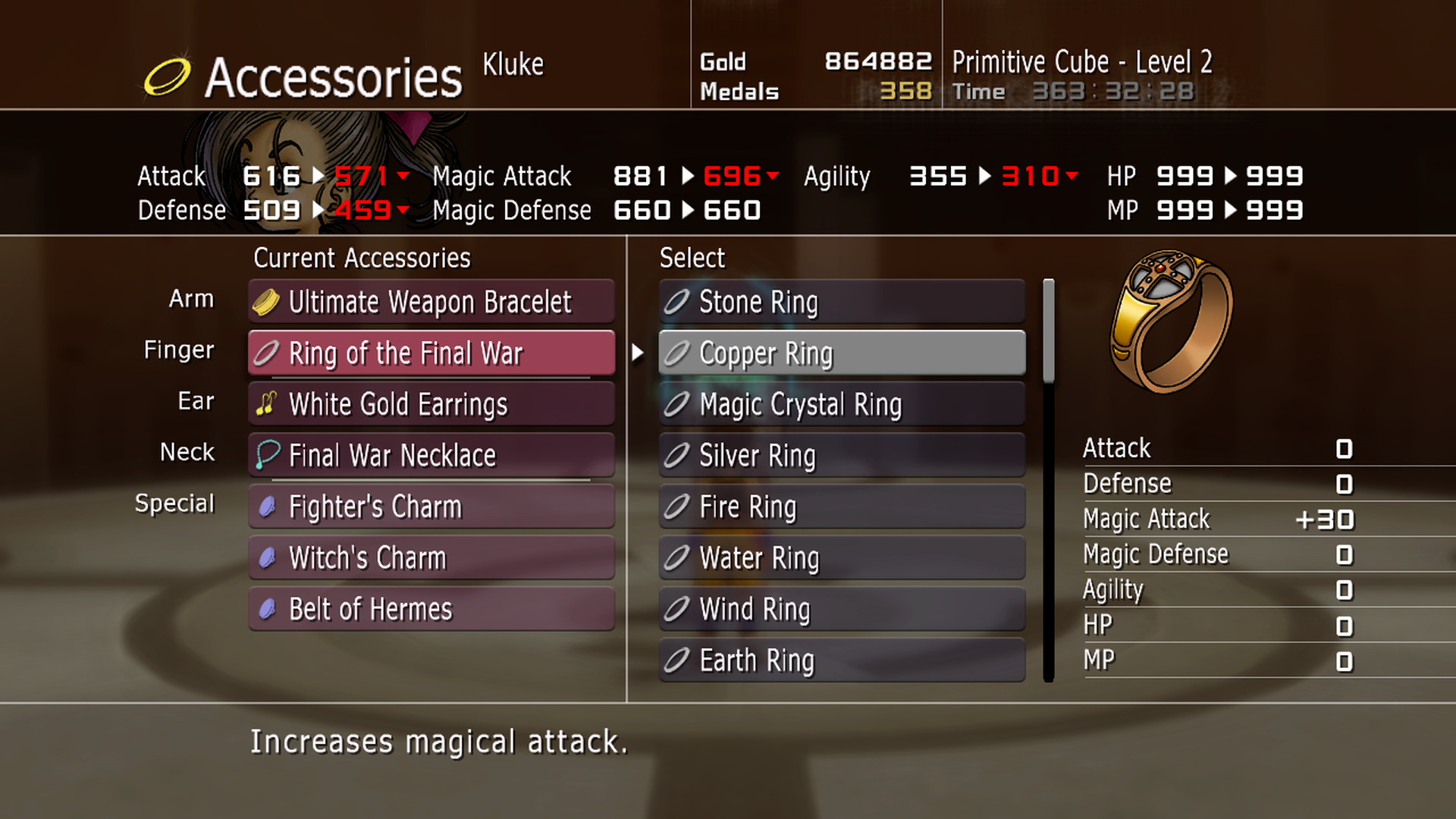This screenshot has width=1456, height=819.
Task: Select the White Gold Earrings slot
Action: [x=431, y=404]
